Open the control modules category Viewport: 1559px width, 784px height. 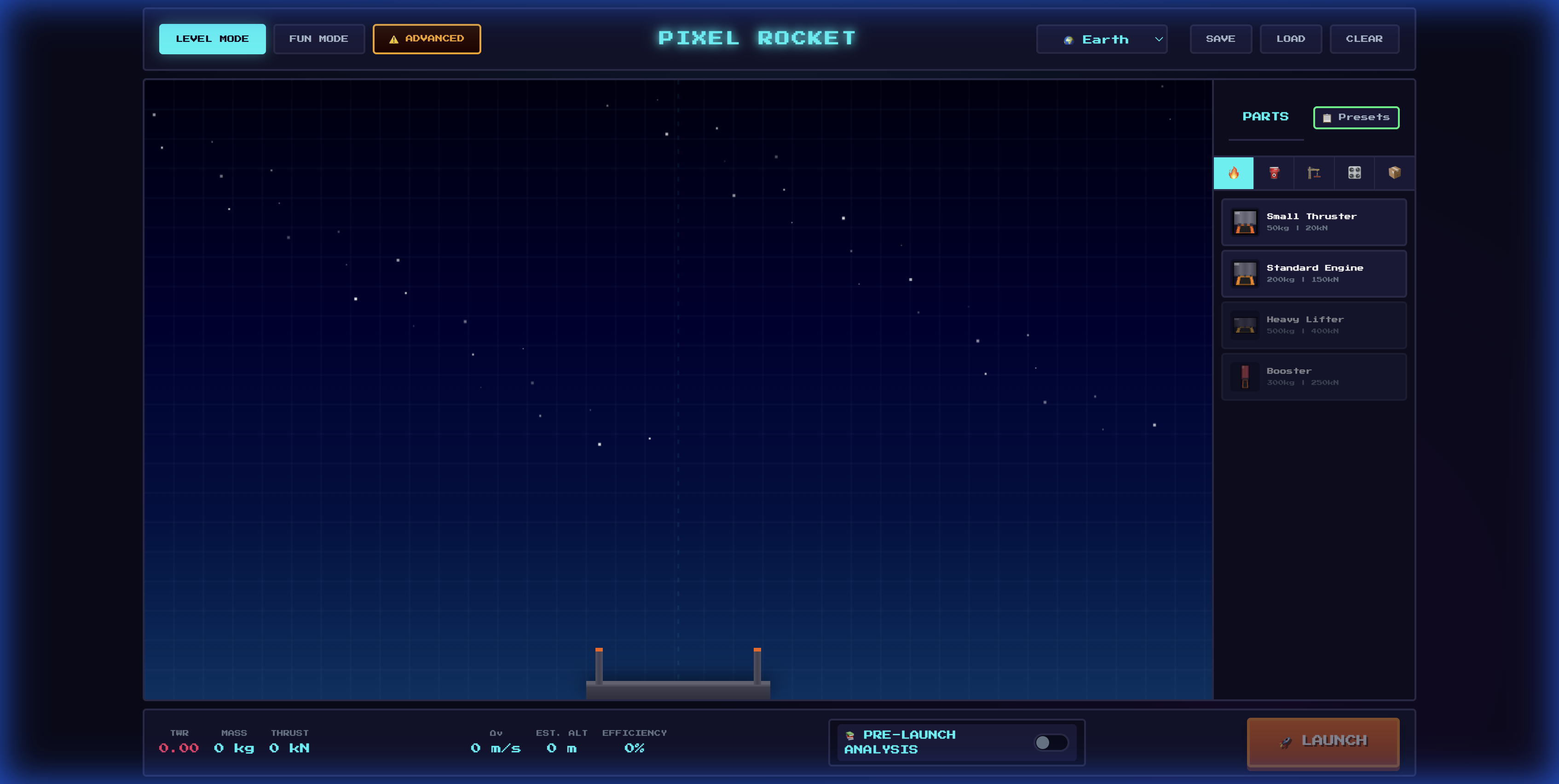coord(1354,173)
